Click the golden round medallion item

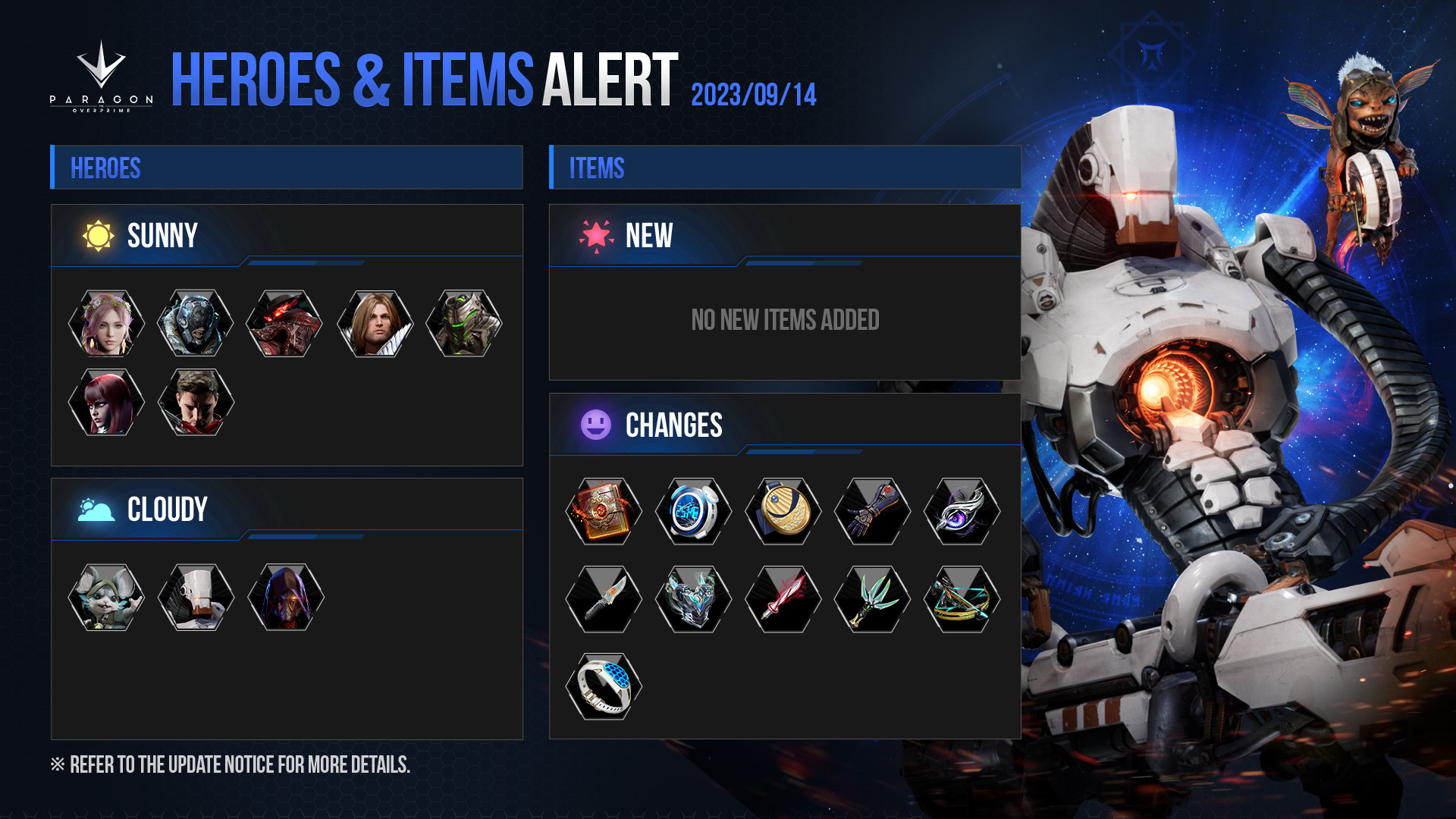pos(783,511)
